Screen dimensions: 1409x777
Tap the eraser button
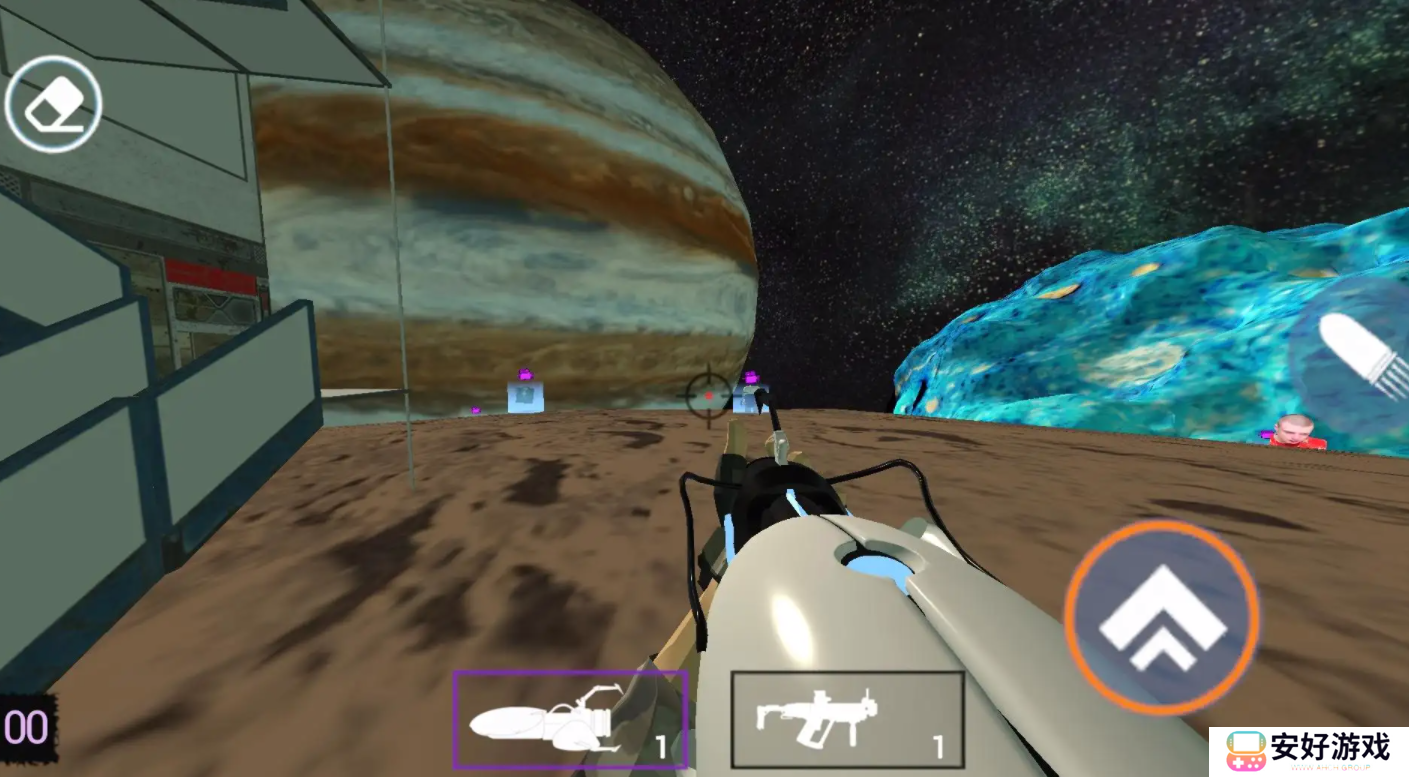pos(53,104)
